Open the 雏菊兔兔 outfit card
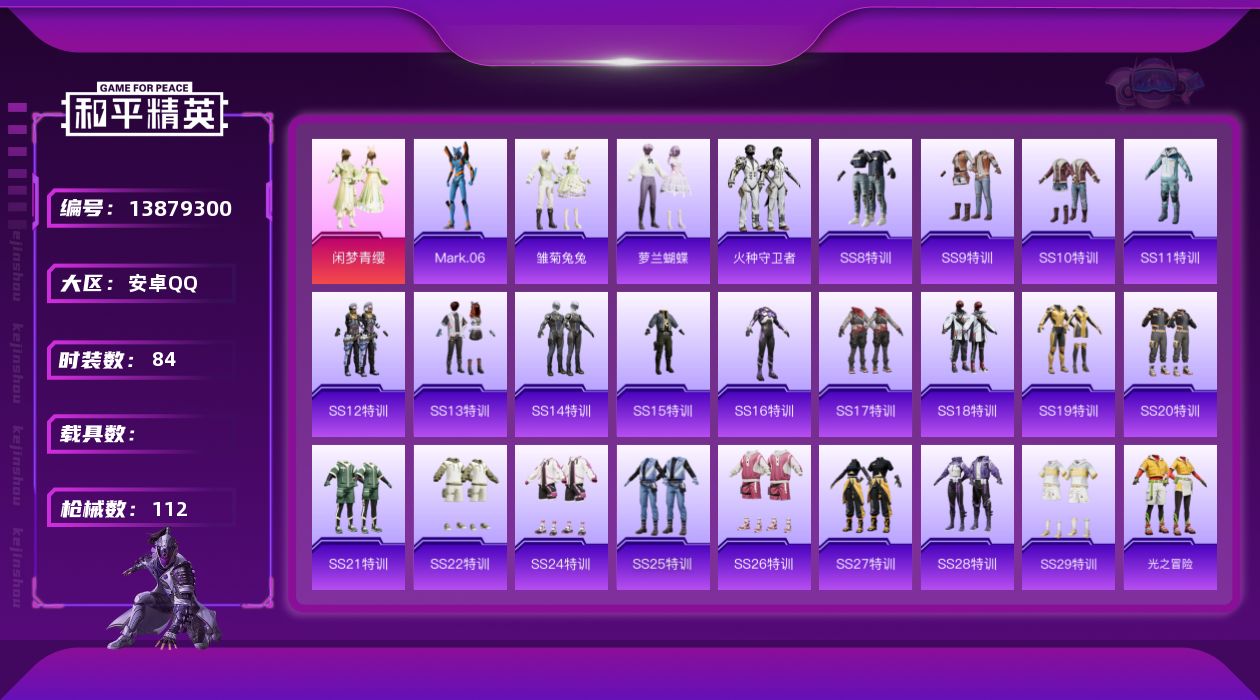1260x700 pixels. click(561, 211)
